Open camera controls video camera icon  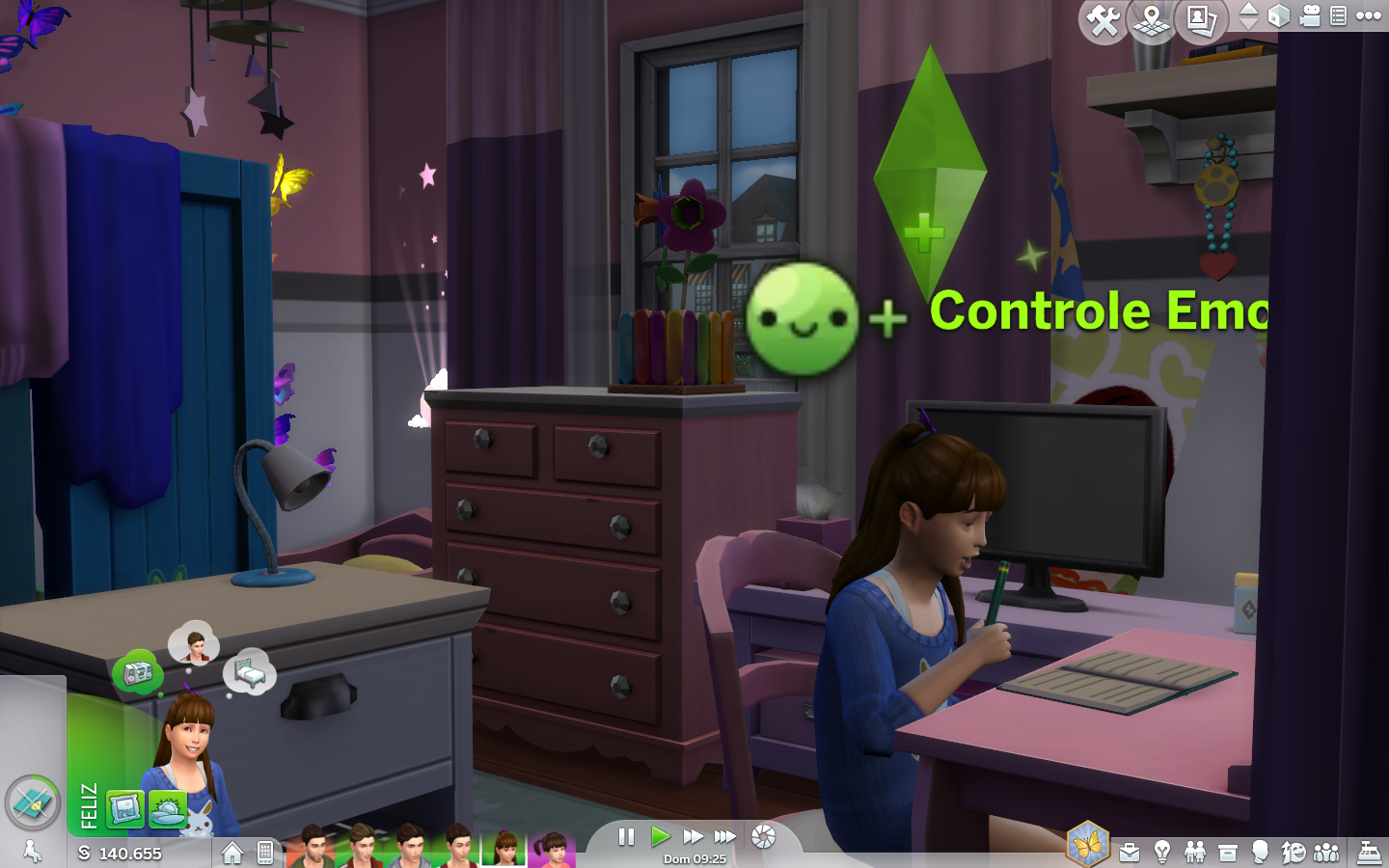tap(1309, 15)
